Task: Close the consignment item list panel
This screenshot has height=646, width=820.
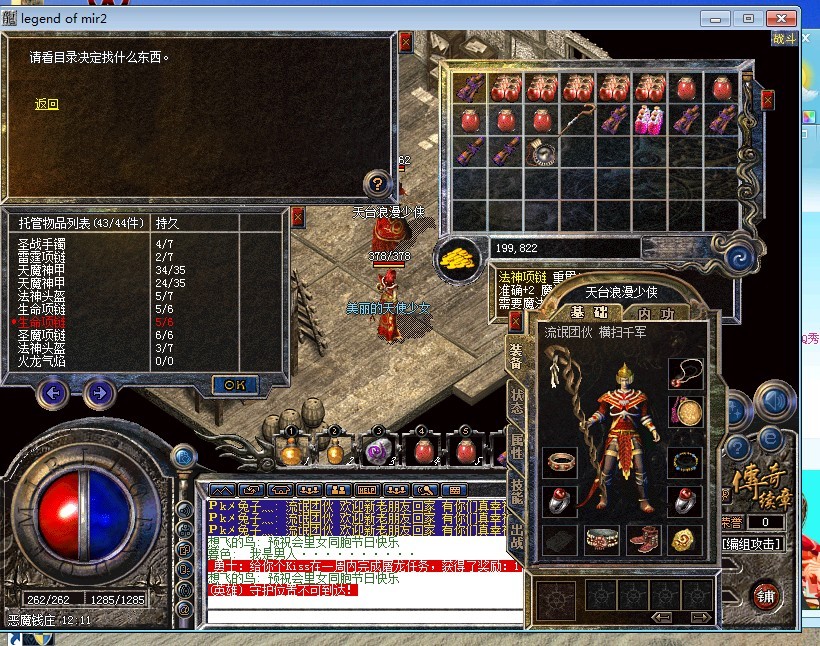Action: pyautogui.click(x=297, y=217)
